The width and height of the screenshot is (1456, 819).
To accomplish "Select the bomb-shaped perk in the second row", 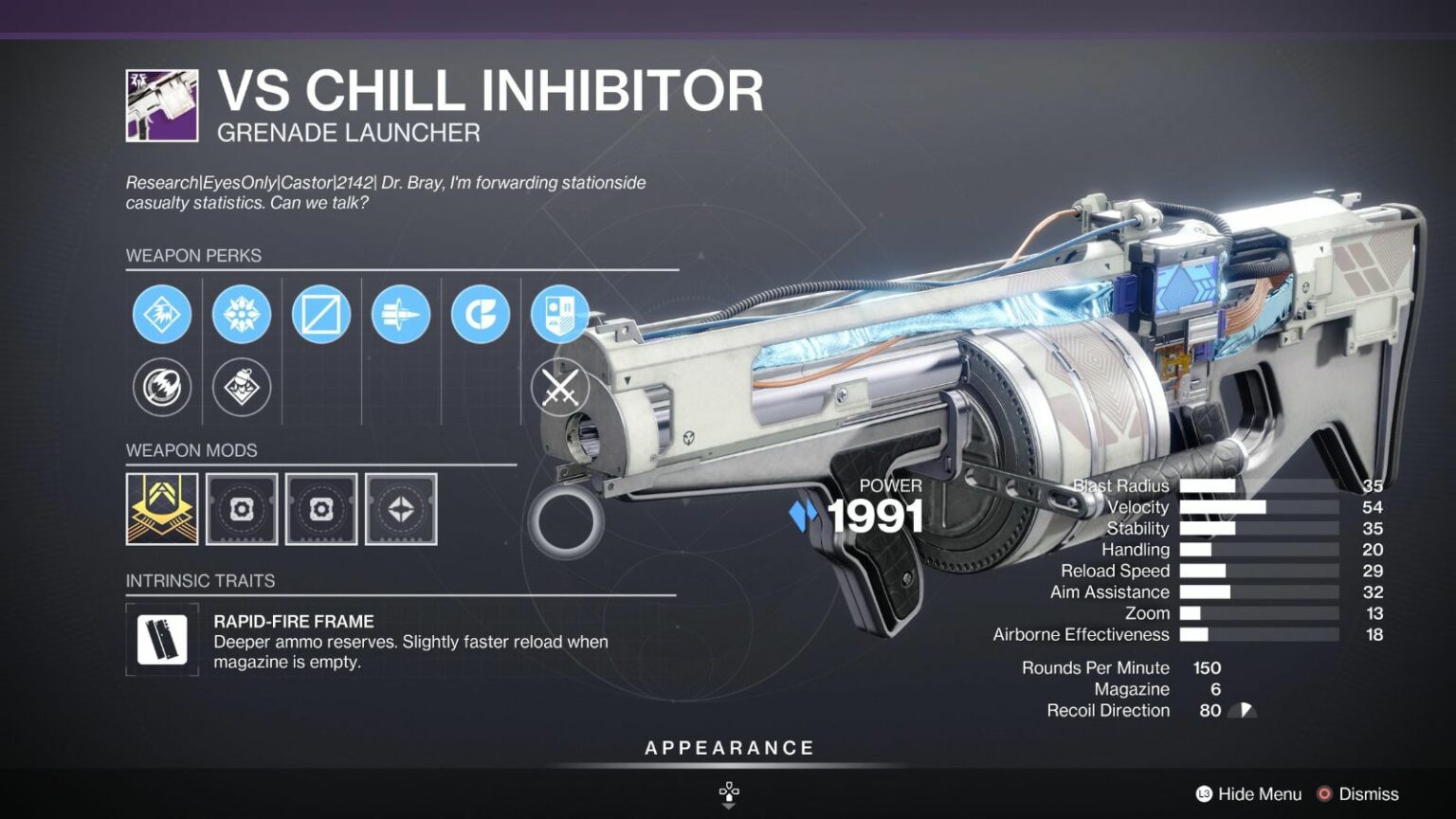I will [x=241, y=388].
